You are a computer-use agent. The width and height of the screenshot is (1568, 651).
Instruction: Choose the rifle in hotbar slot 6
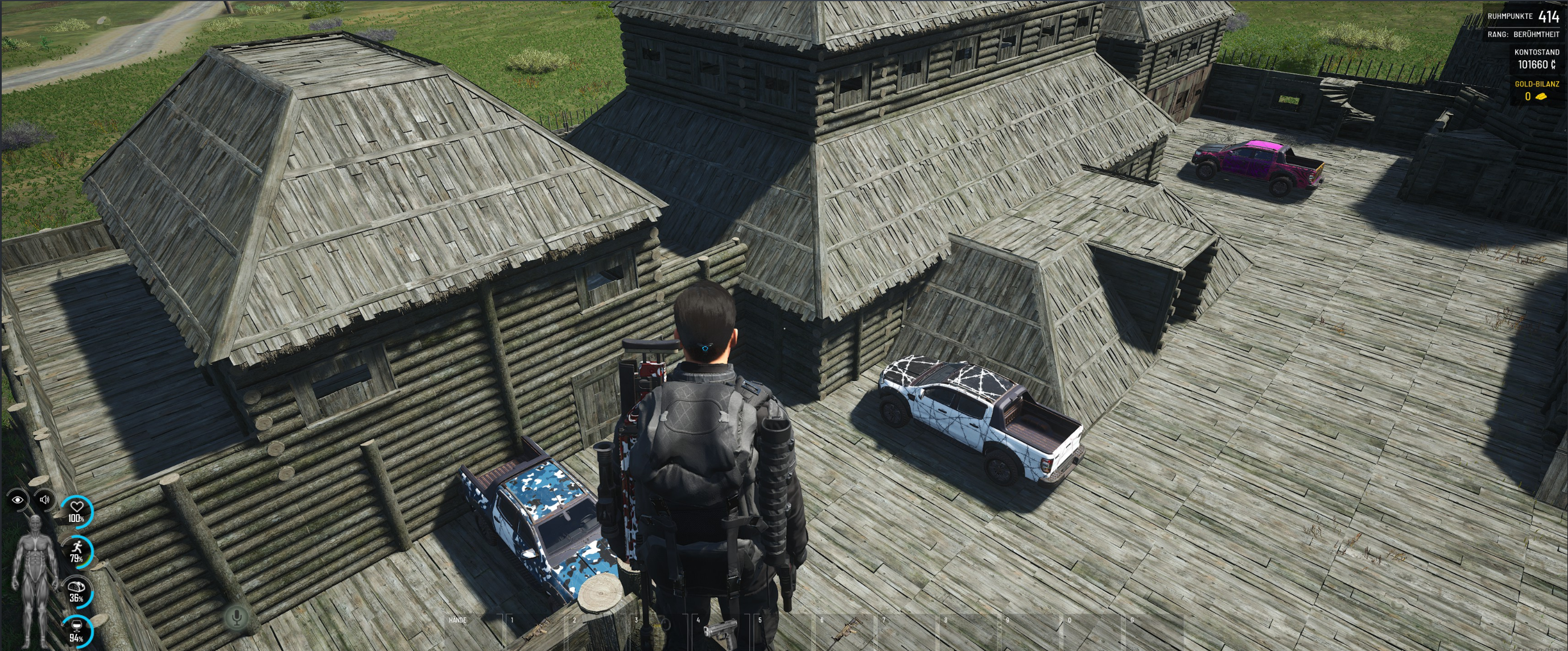click(845, 633)
